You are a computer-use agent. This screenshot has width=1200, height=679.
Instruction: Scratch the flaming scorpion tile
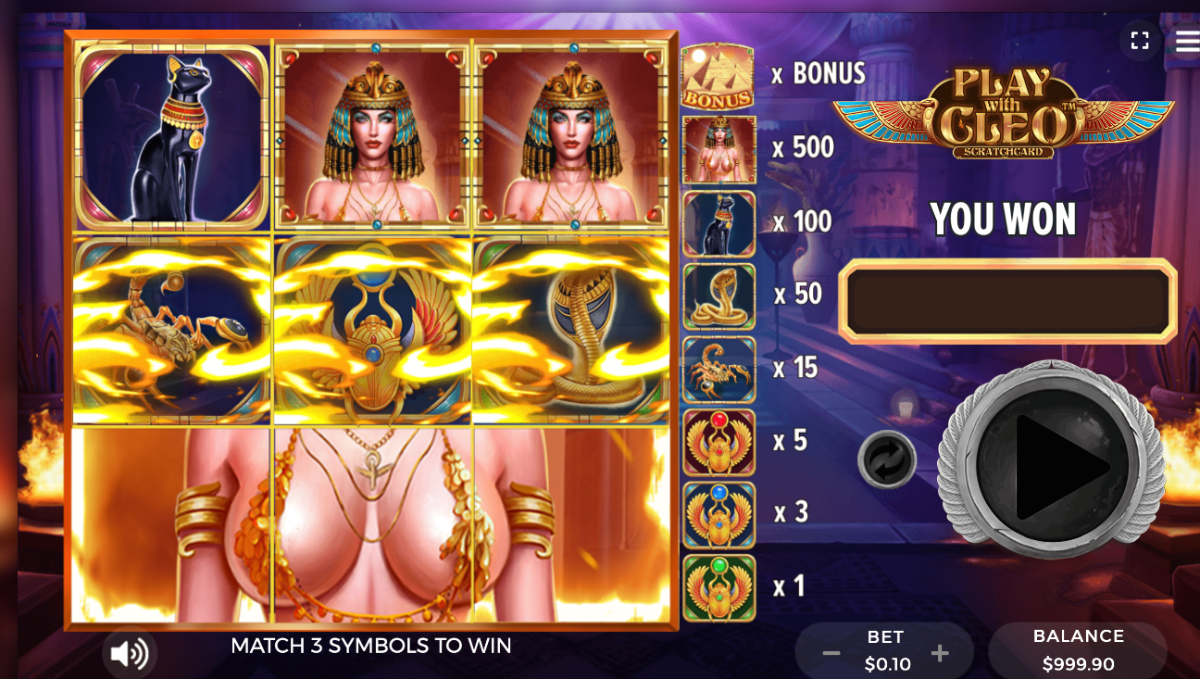pos(171,330)
